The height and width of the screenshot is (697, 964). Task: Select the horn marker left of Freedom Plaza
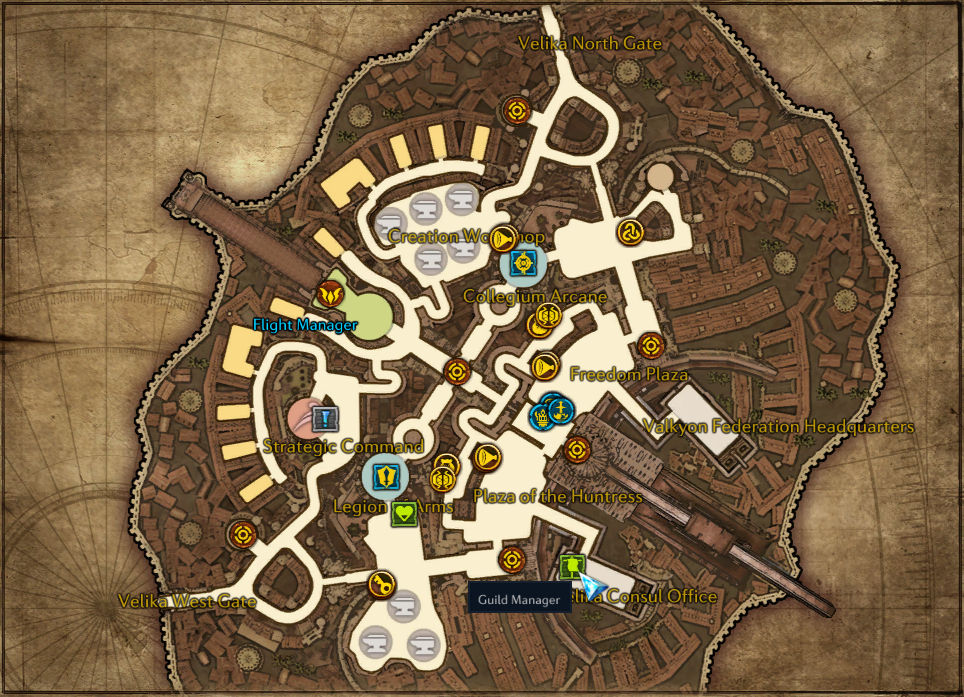[x=544, y=366]
